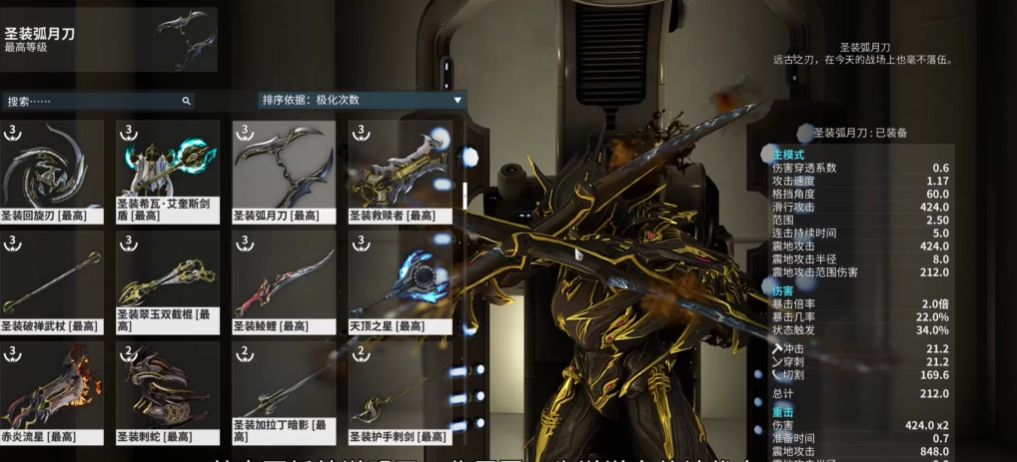Open the 排序依据 sort dropdown
This screenshot has height=462, width=1017.
click(x=362, y=100)
